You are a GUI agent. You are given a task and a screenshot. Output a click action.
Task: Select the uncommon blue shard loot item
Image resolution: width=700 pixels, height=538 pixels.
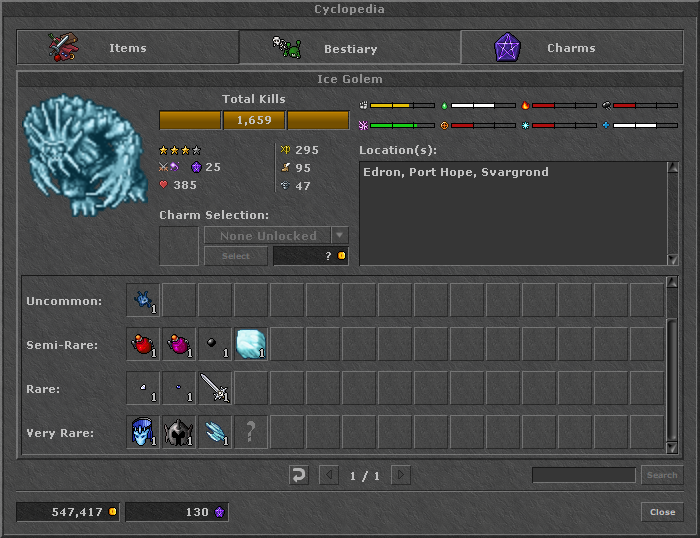coord(143,300)
